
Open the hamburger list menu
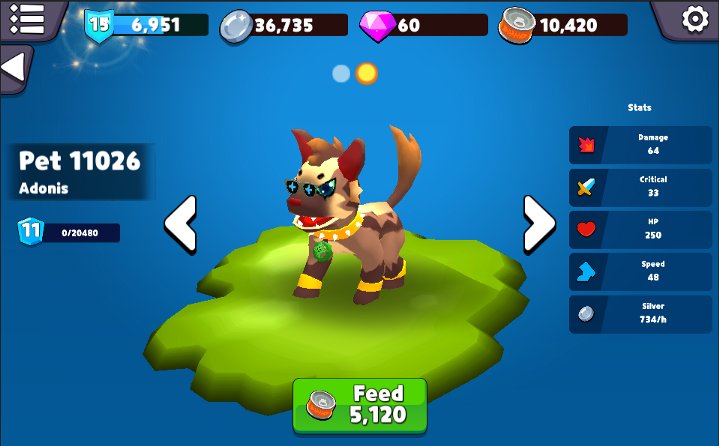coord(27,18)
